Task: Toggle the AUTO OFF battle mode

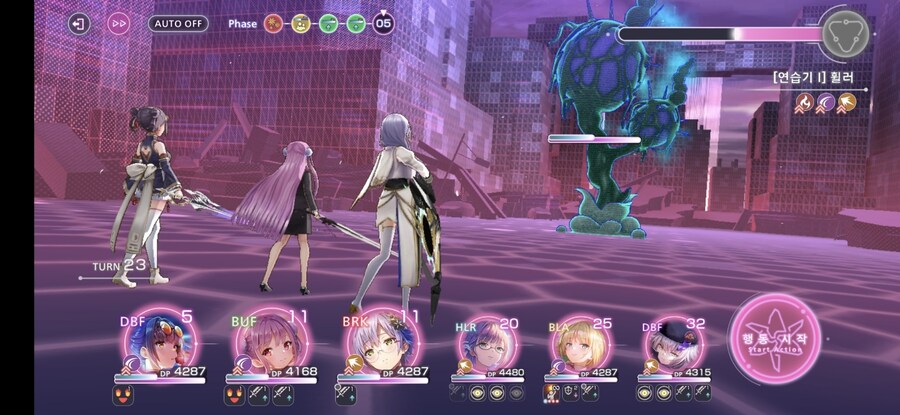Action: click(178, 23)
